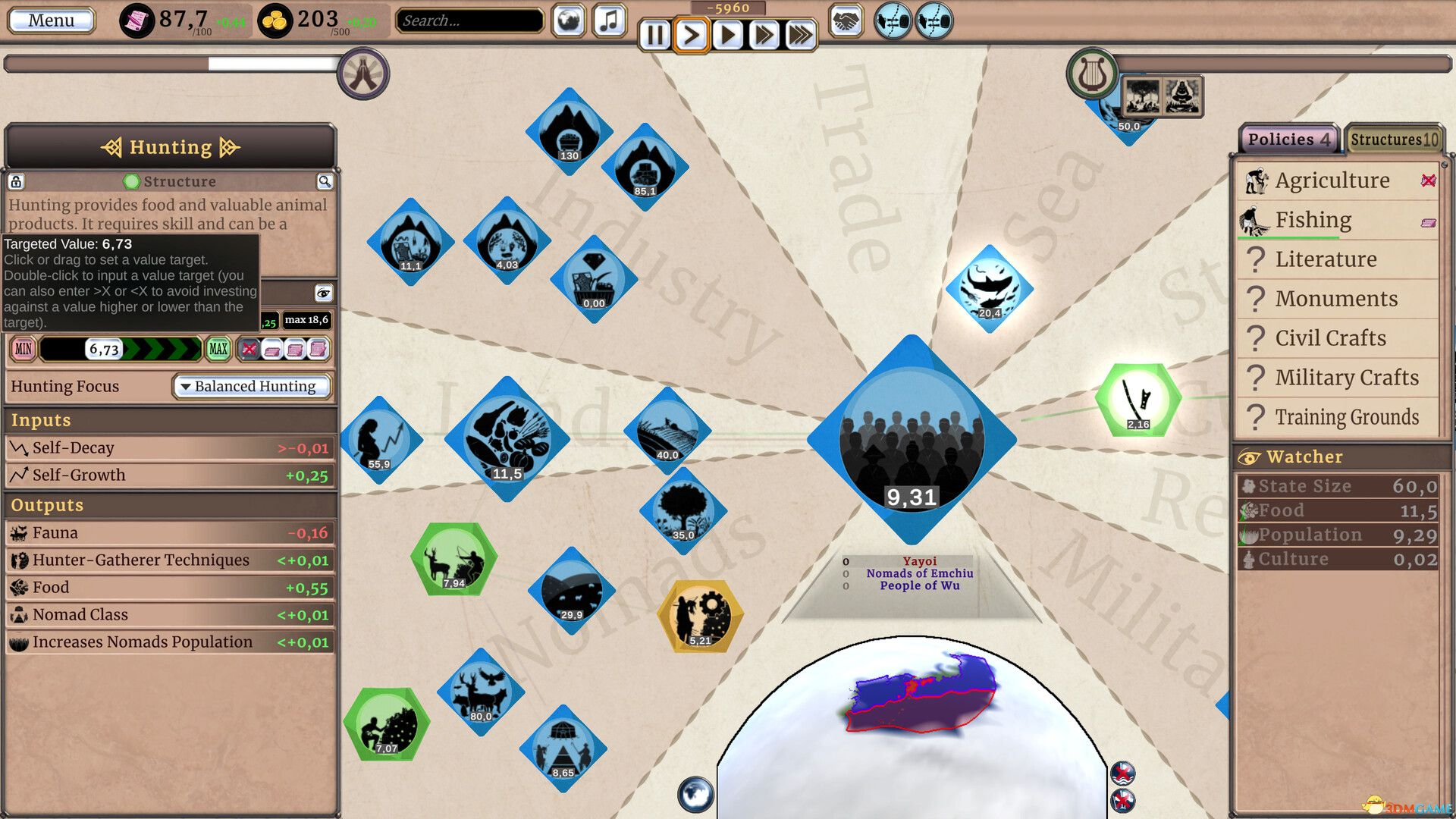Click the magnifying glass in the Hunting panel
Screen dimensions: 1456x819
point(324,181)
